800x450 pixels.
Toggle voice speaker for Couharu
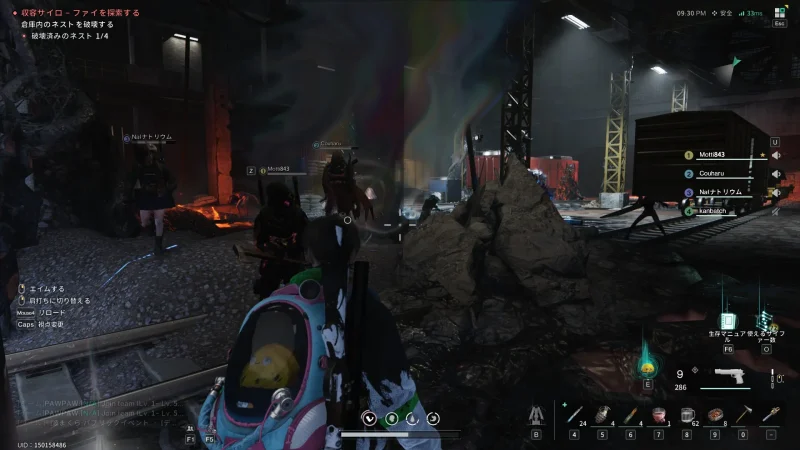click(775, 173)
